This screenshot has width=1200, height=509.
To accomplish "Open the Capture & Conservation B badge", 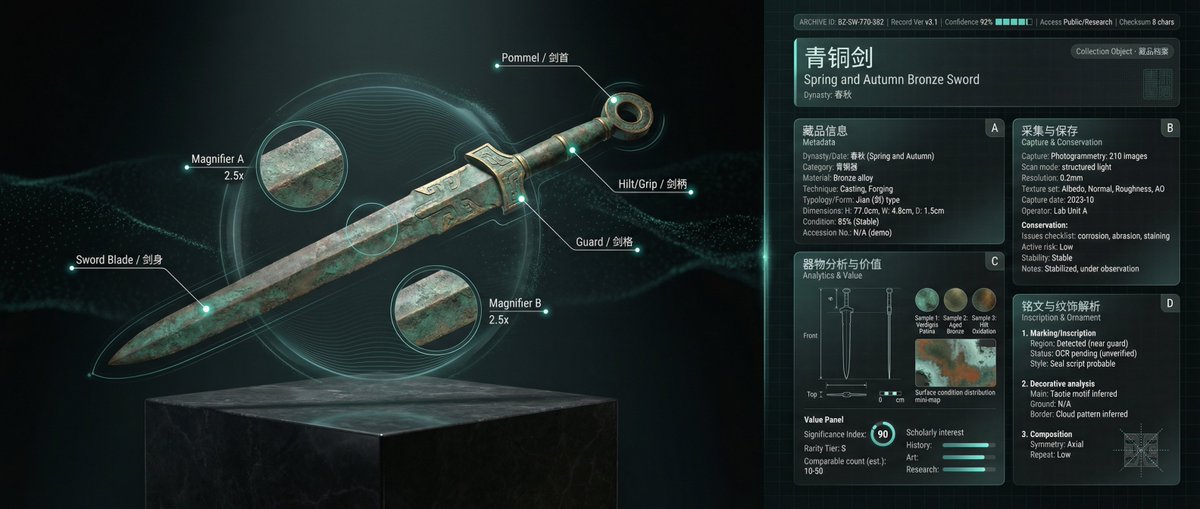I will click(1169, 128).
